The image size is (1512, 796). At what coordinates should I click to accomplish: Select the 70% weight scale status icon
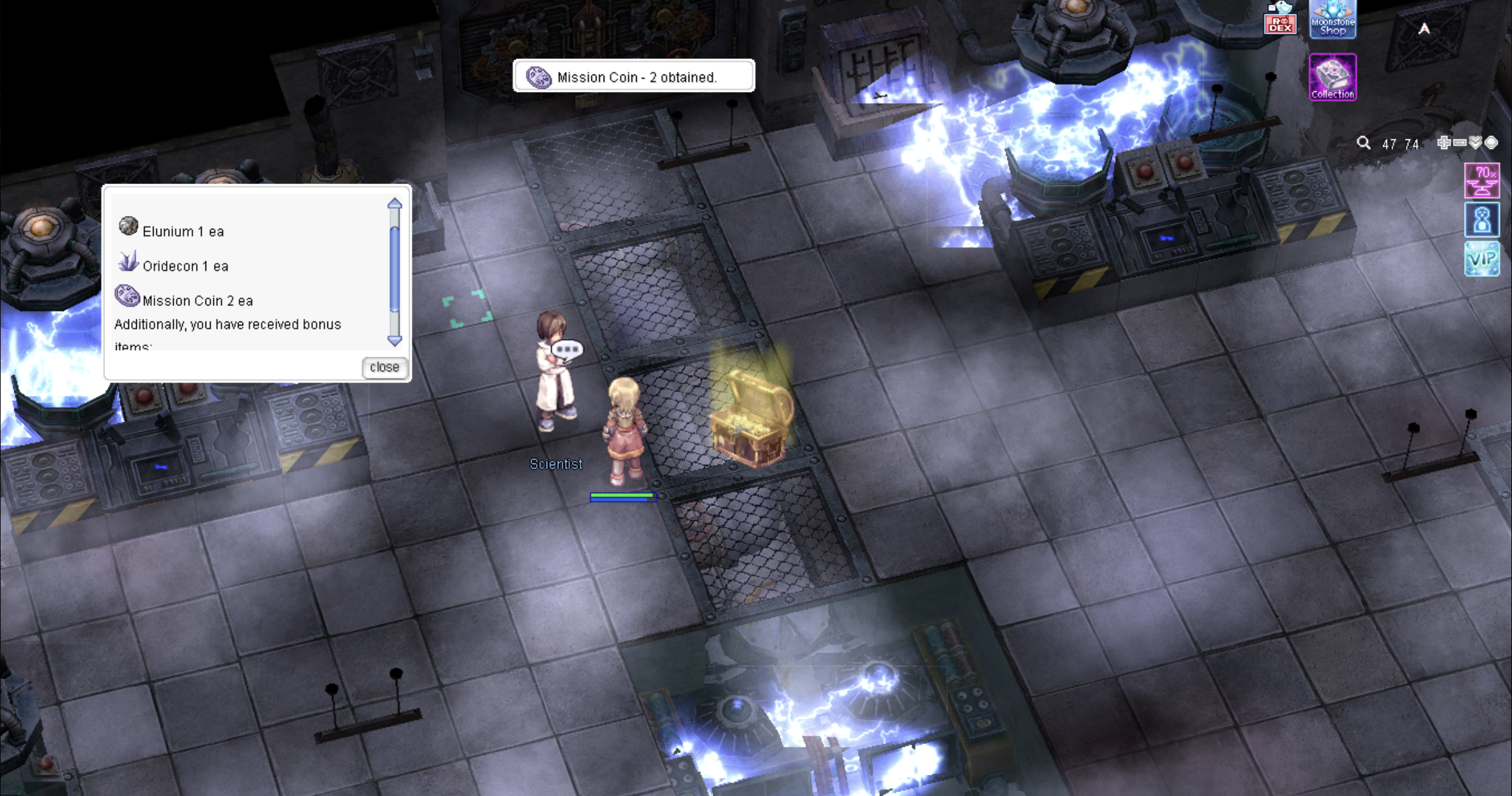(x=1482, y=180)
